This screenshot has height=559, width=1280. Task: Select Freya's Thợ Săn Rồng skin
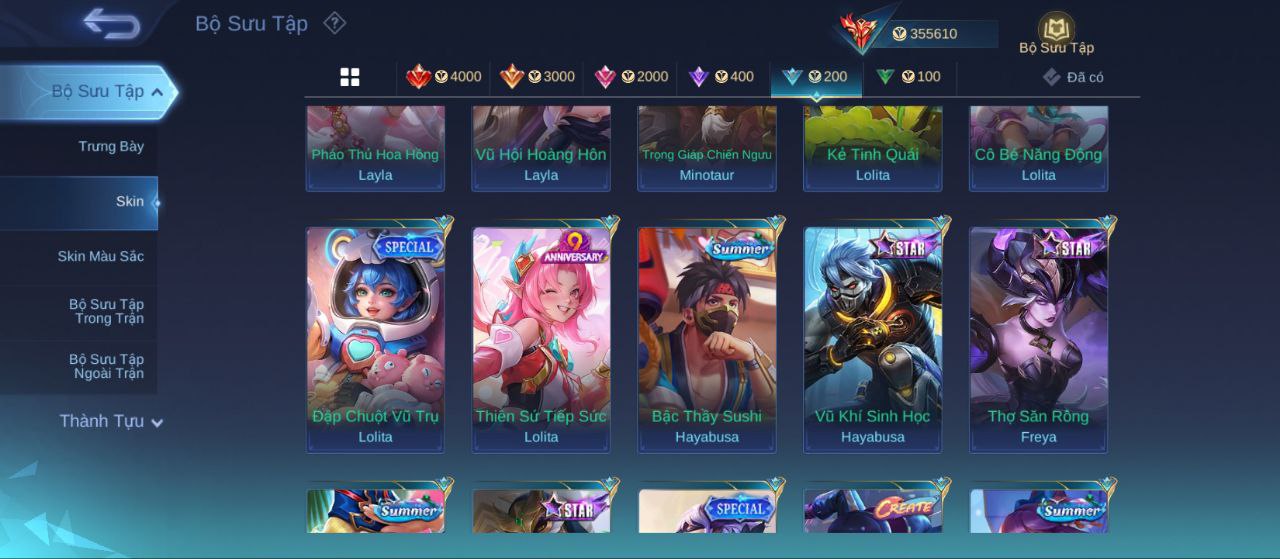coord(1039,340)
